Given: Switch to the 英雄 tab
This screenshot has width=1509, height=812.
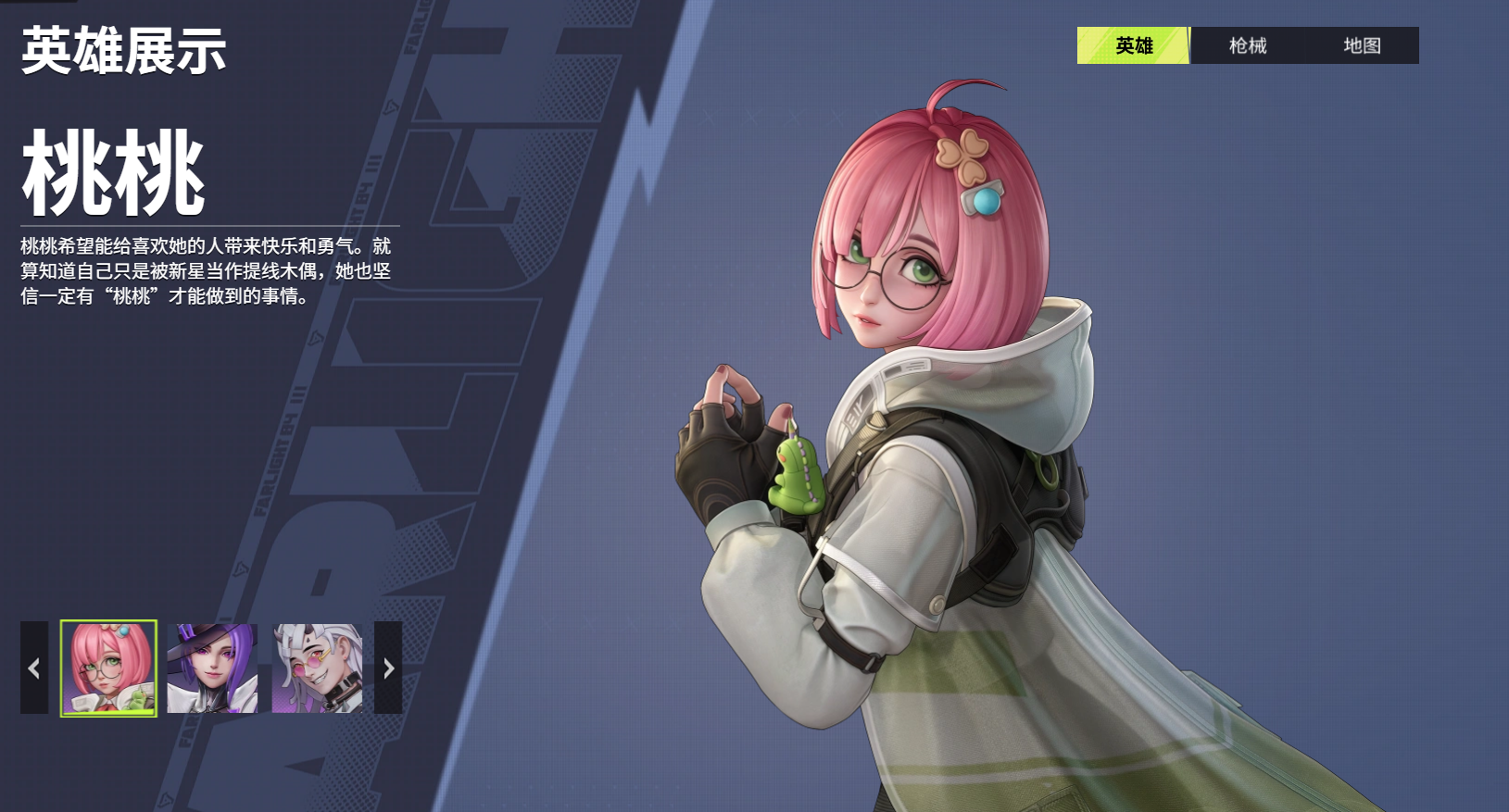Looking at the screenshot, I should click(x=1133, y=45).
